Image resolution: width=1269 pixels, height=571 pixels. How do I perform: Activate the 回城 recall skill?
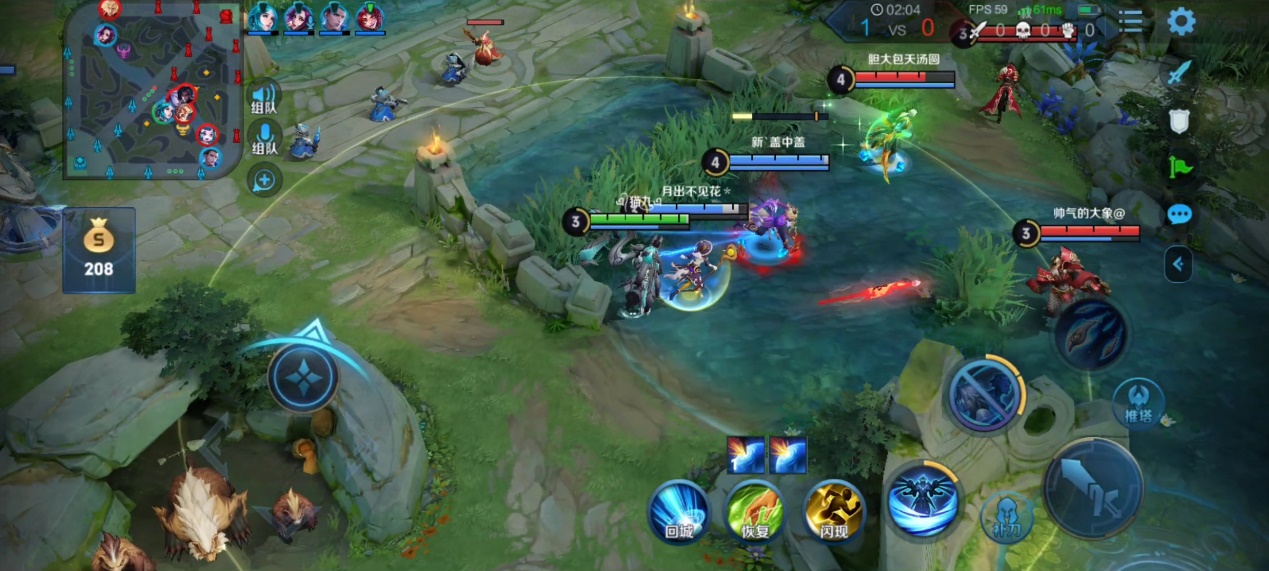click(x=679, y=510)
